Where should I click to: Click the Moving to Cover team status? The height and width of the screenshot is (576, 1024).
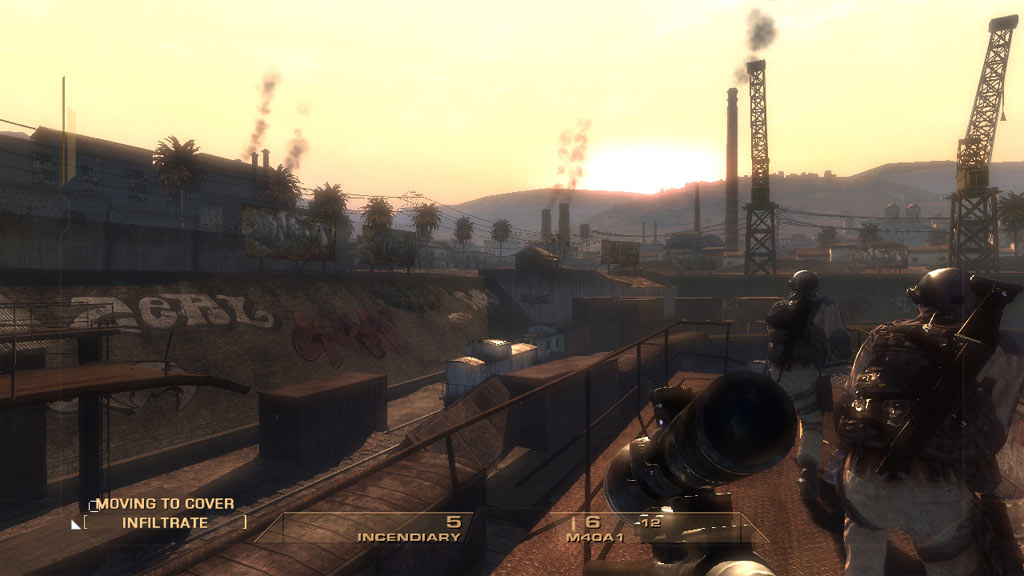point(165,504)
